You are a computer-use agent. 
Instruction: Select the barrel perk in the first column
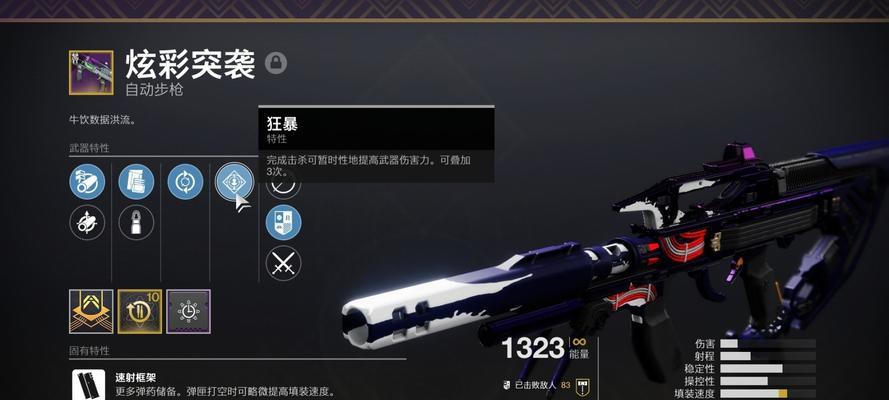(x=87, y=182)
